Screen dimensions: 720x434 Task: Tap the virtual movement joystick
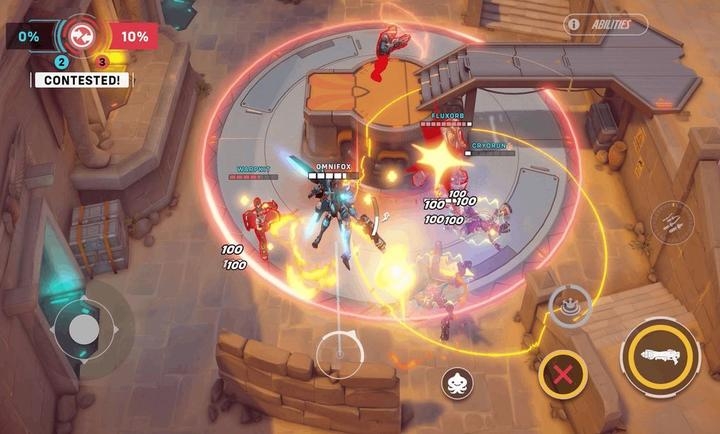point(84,328)
